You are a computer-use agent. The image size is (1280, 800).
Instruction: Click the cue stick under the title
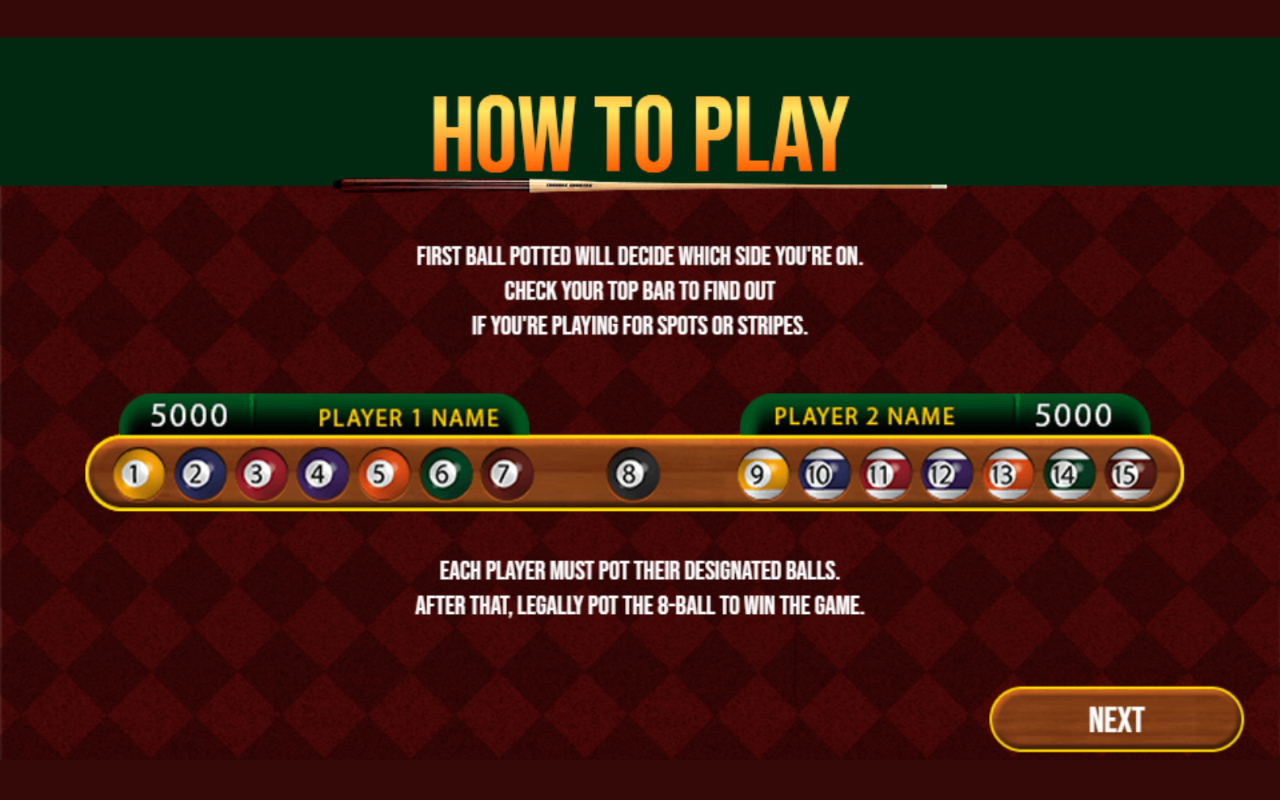coord(640,183)
